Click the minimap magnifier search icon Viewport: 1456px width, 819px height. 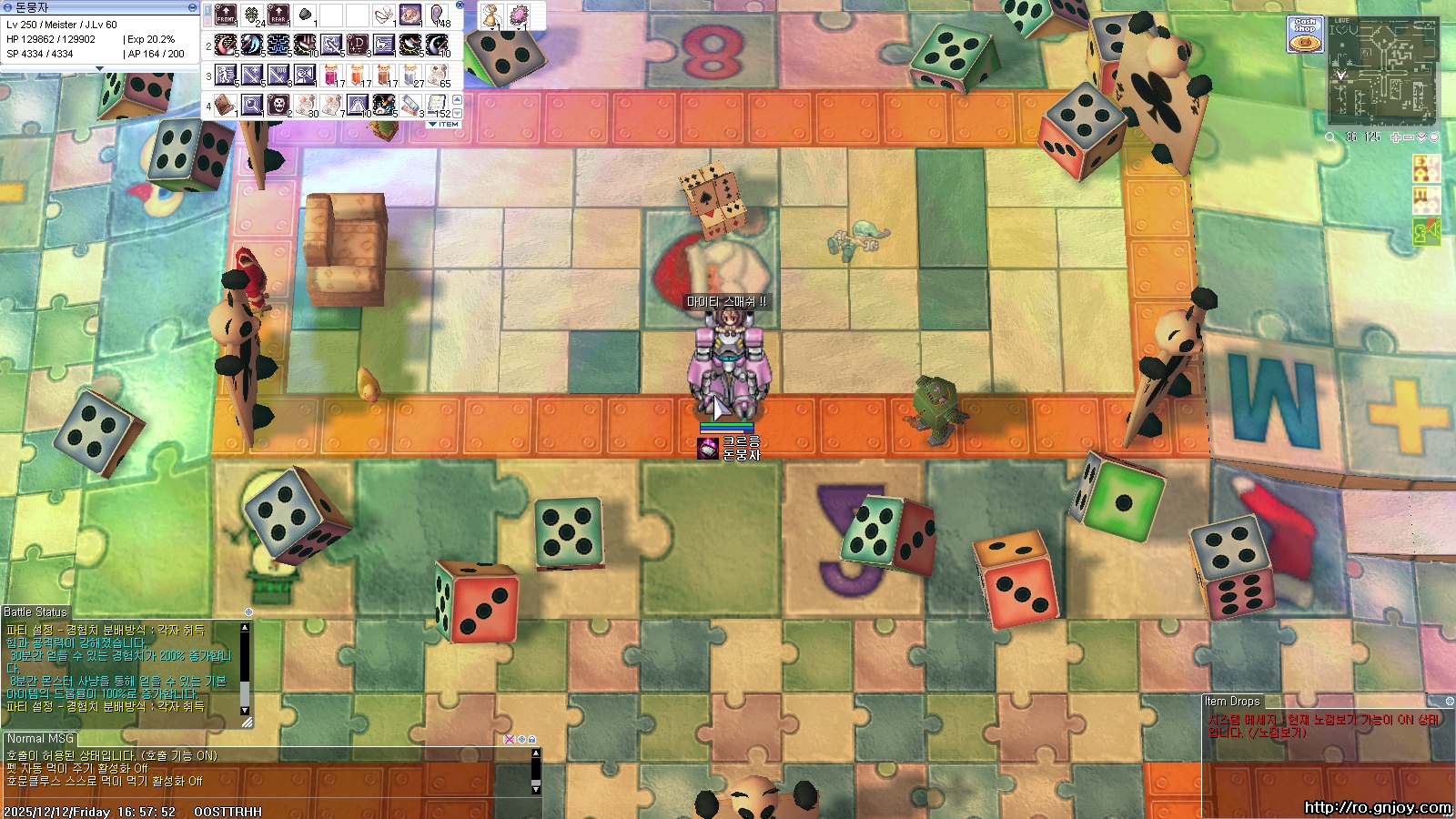1330,137
